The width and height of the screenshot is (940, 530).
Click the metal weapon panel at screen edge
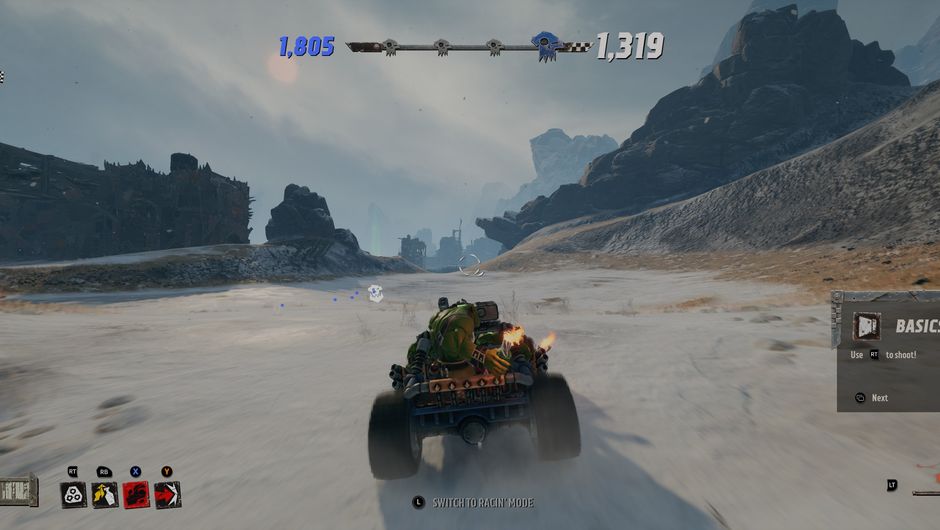point(18,490)
